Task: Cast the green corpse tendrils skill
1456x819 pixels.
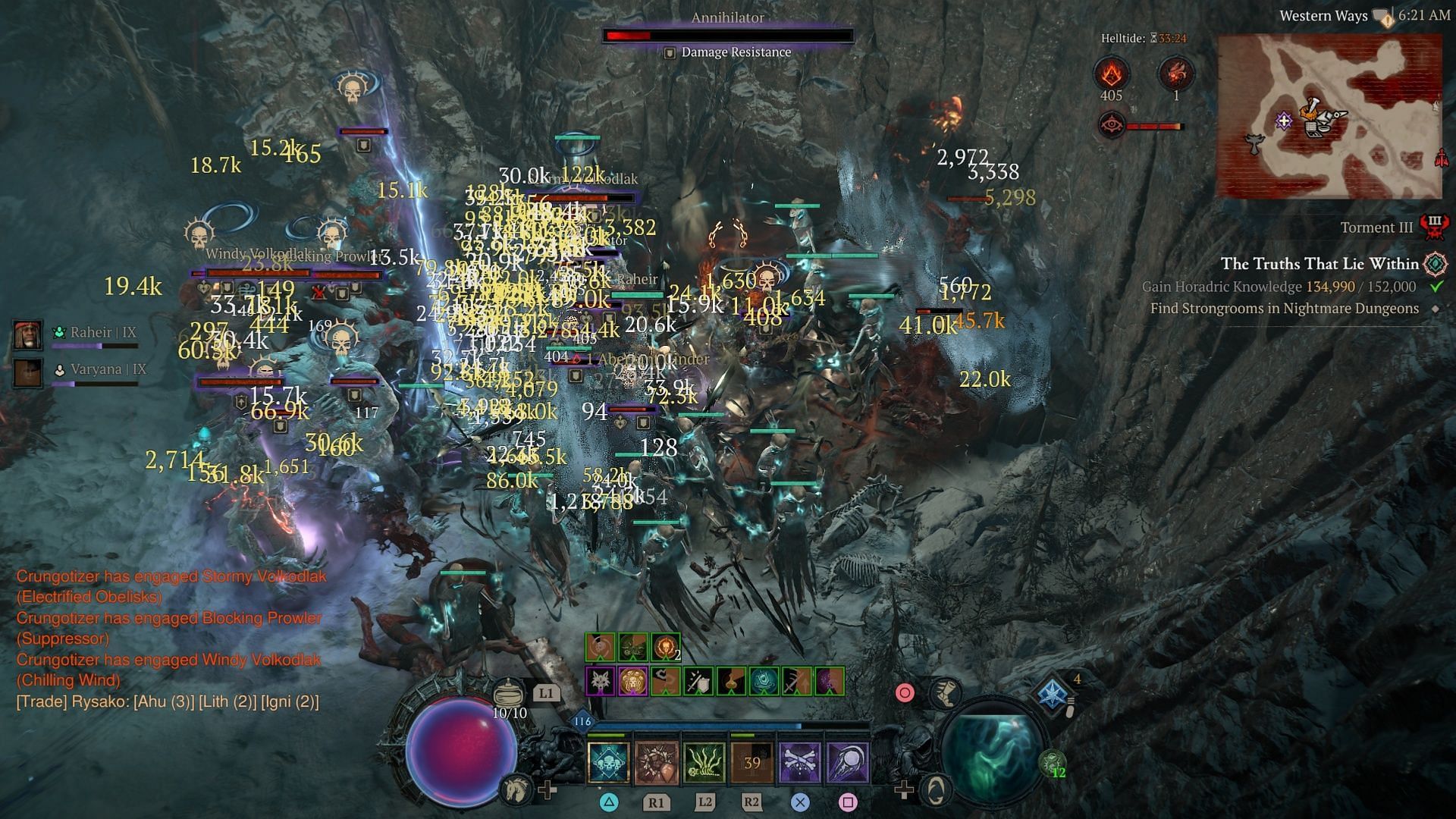Action: tap(704, 762)
